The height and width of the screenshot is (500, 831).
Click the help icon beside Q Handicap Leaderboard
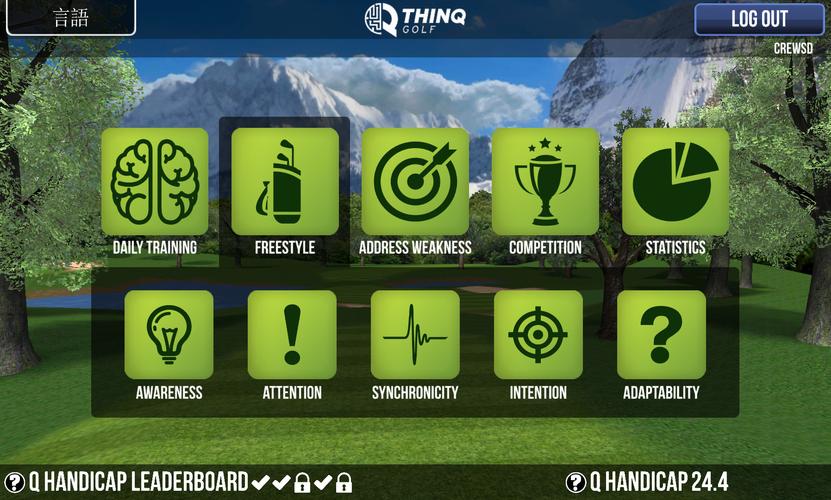15,482
